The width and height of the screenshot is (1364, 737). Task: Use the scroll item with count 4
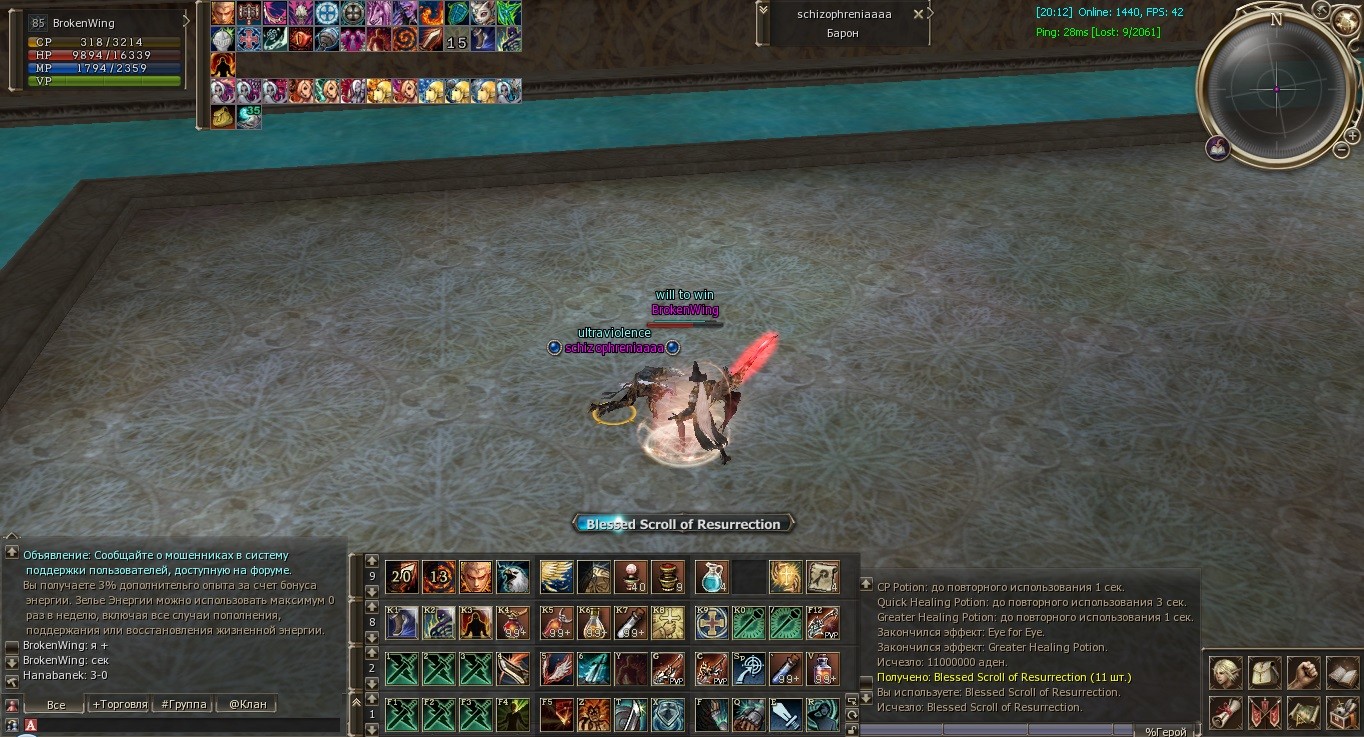(823, 576)
